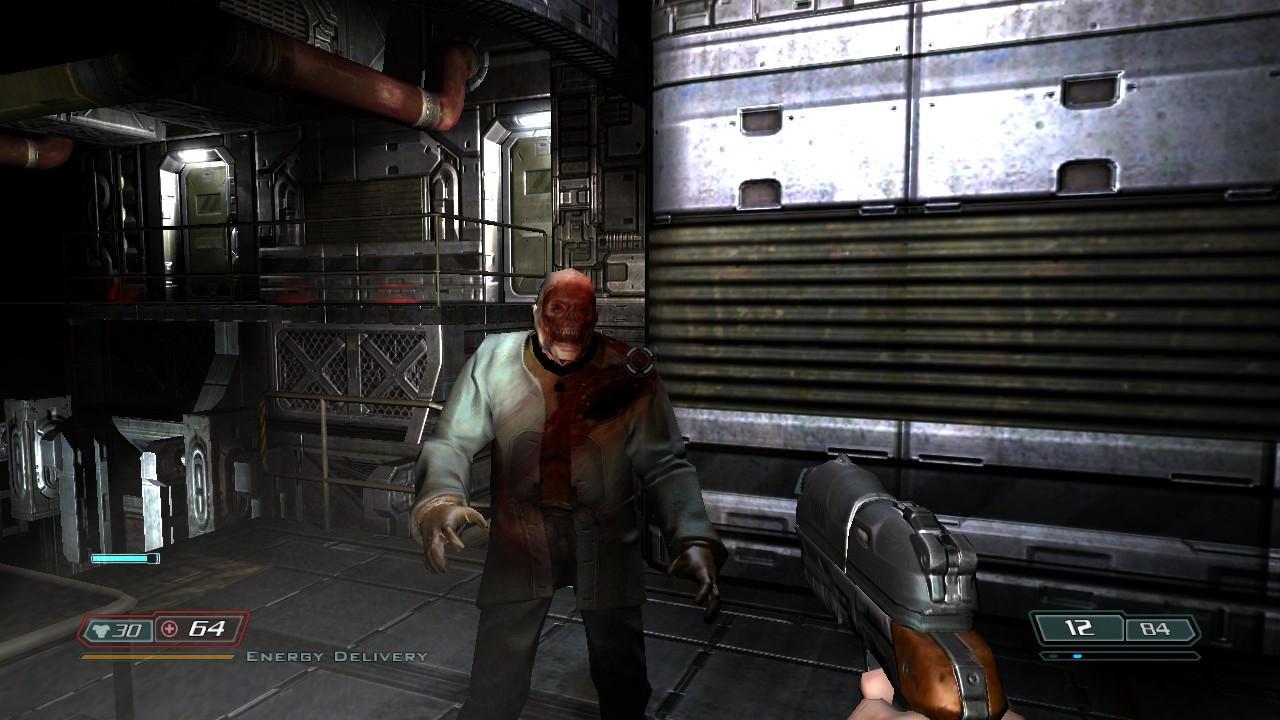This screenshot has width=1280, height=720.
Task: Click the health value reading 64
Action: click(x=208, y=630)
